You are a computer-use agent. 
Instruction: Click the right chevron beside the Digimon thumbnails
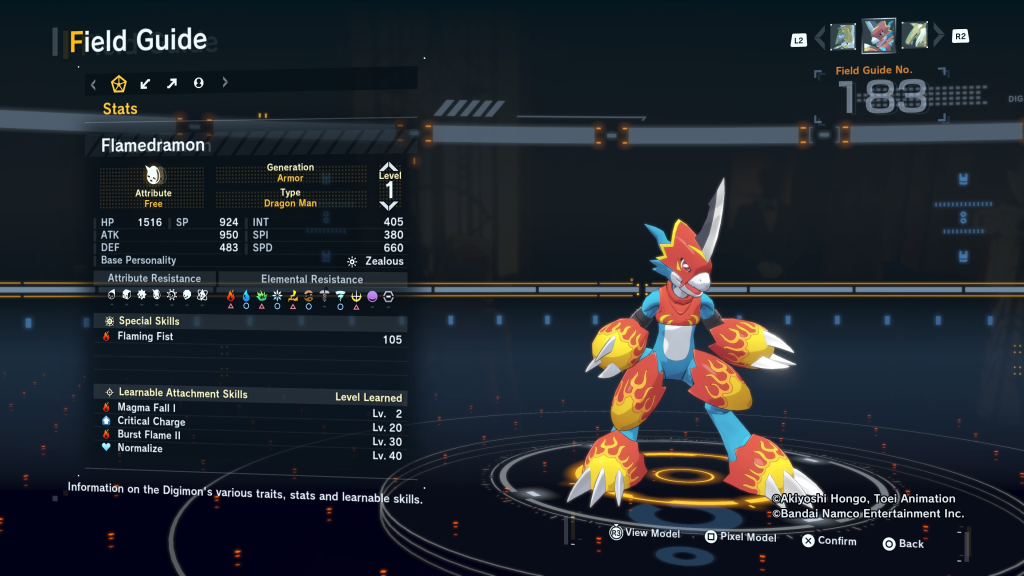(x=938, y=38)
